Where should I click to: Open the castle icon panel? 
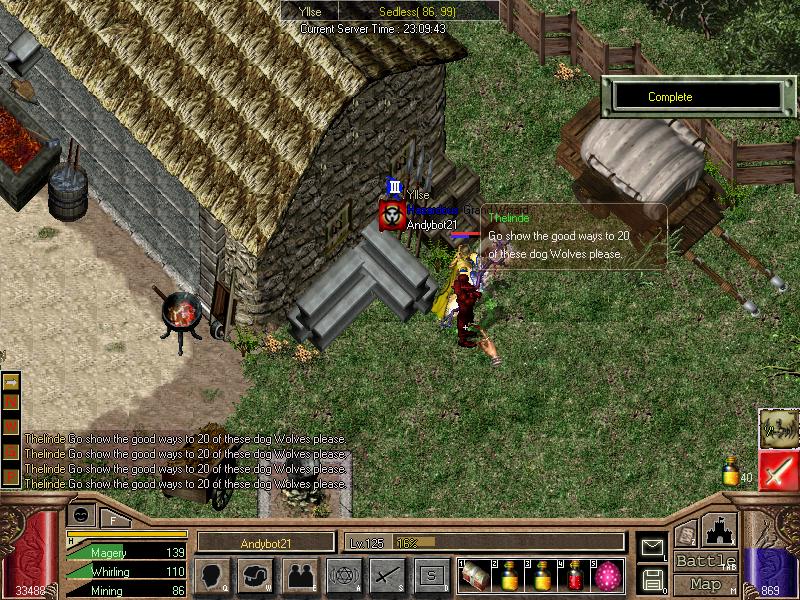click(721, 530)
